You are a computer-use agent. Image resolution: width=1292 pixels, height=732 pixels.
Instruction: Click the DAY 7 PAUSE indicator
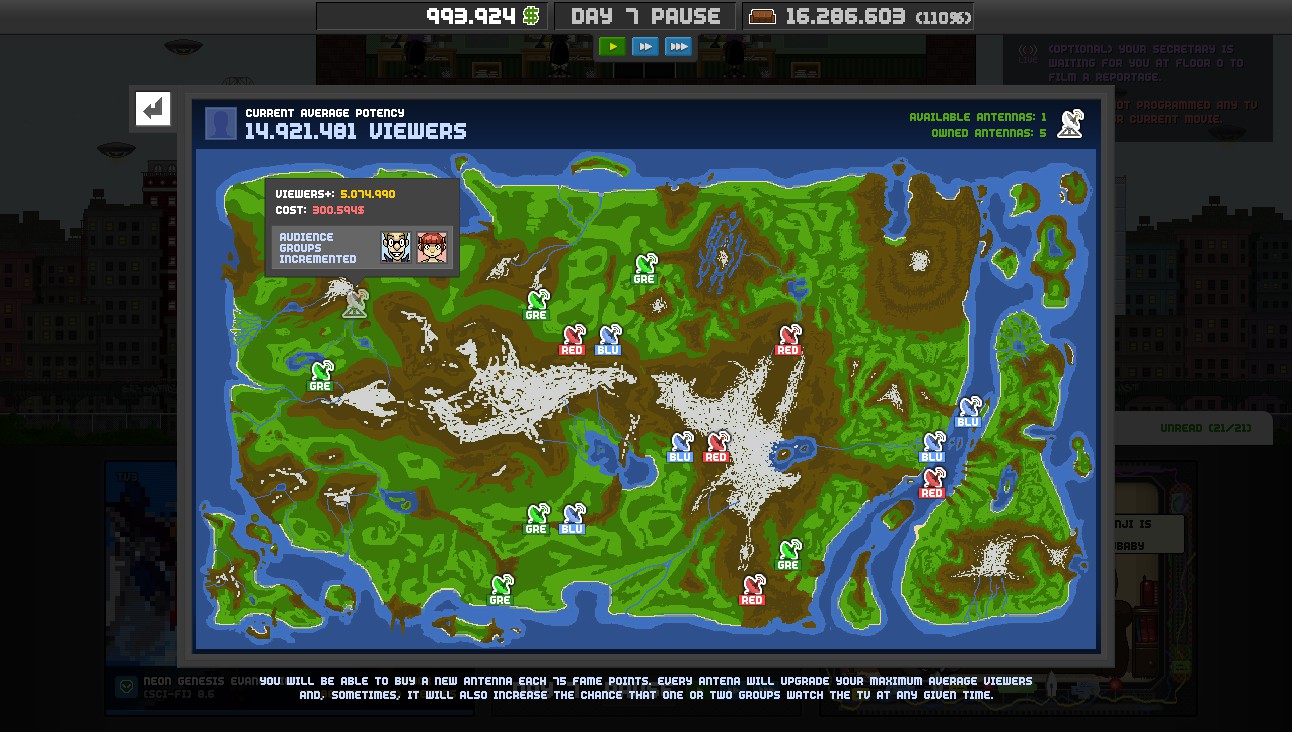(x=644, y=15)
